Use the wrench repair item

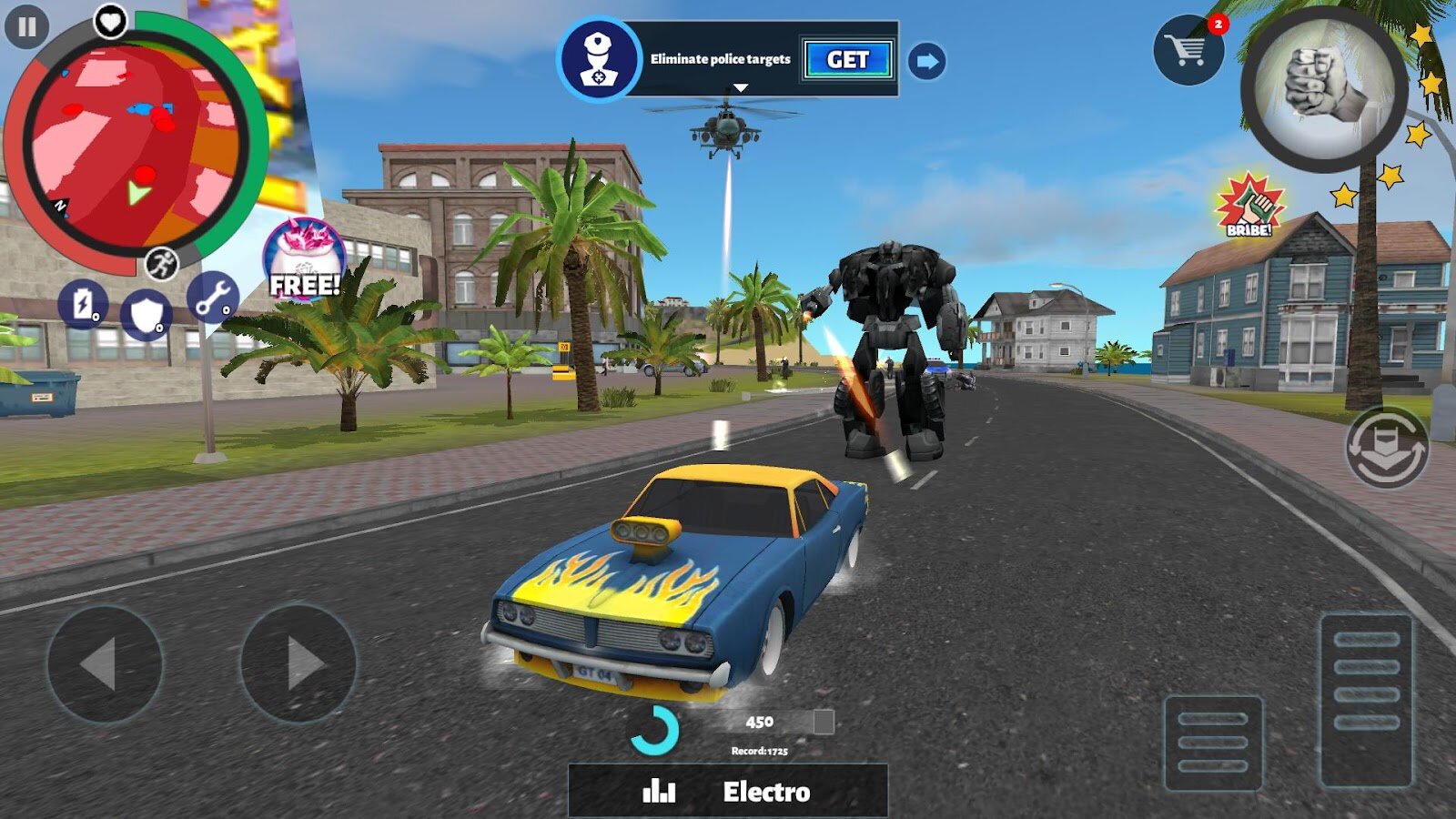[x=213, y=297]
